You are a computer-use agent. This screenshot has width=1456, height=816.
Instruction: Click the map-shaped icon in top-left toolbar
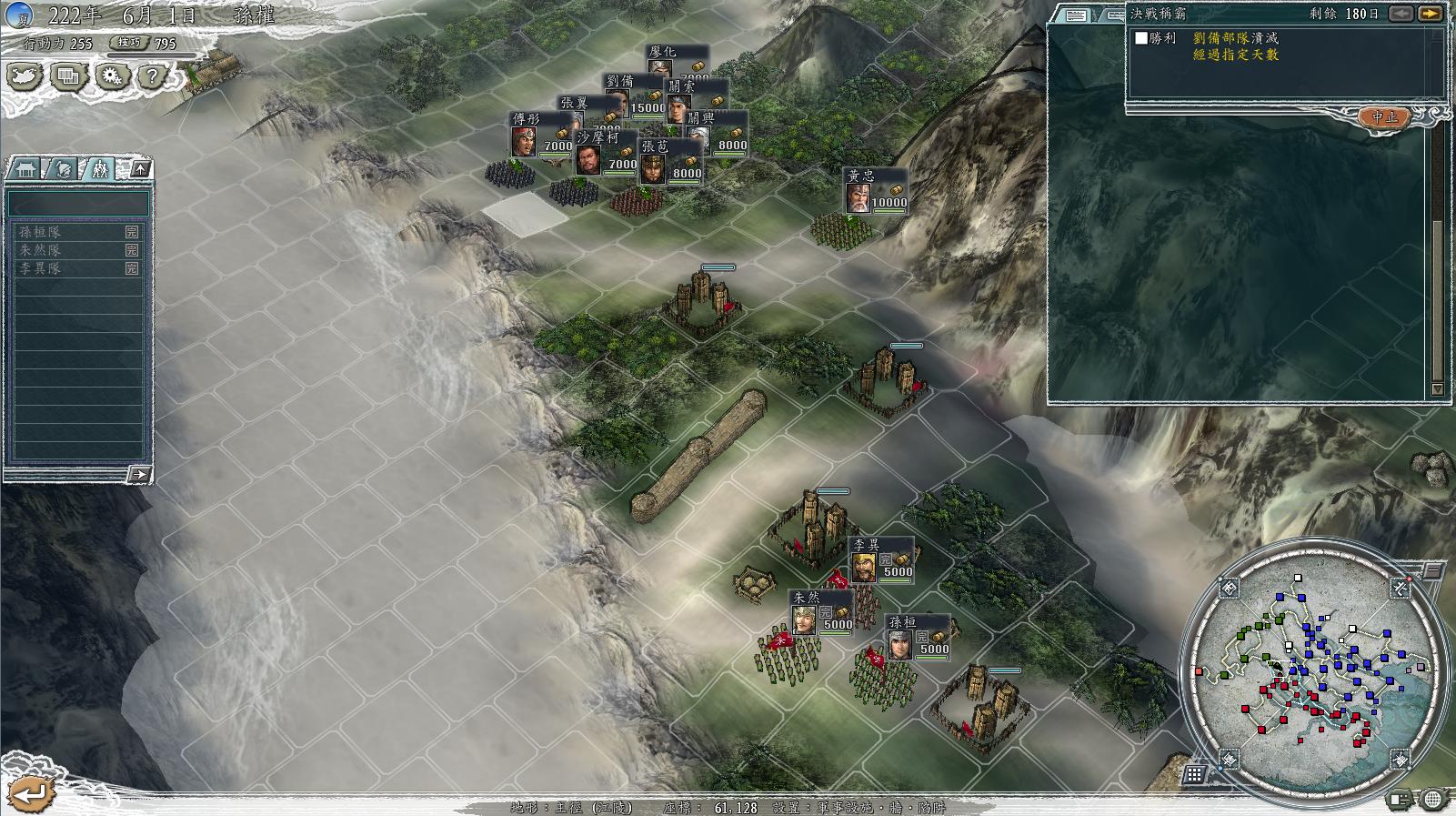[x=25, y=77]
